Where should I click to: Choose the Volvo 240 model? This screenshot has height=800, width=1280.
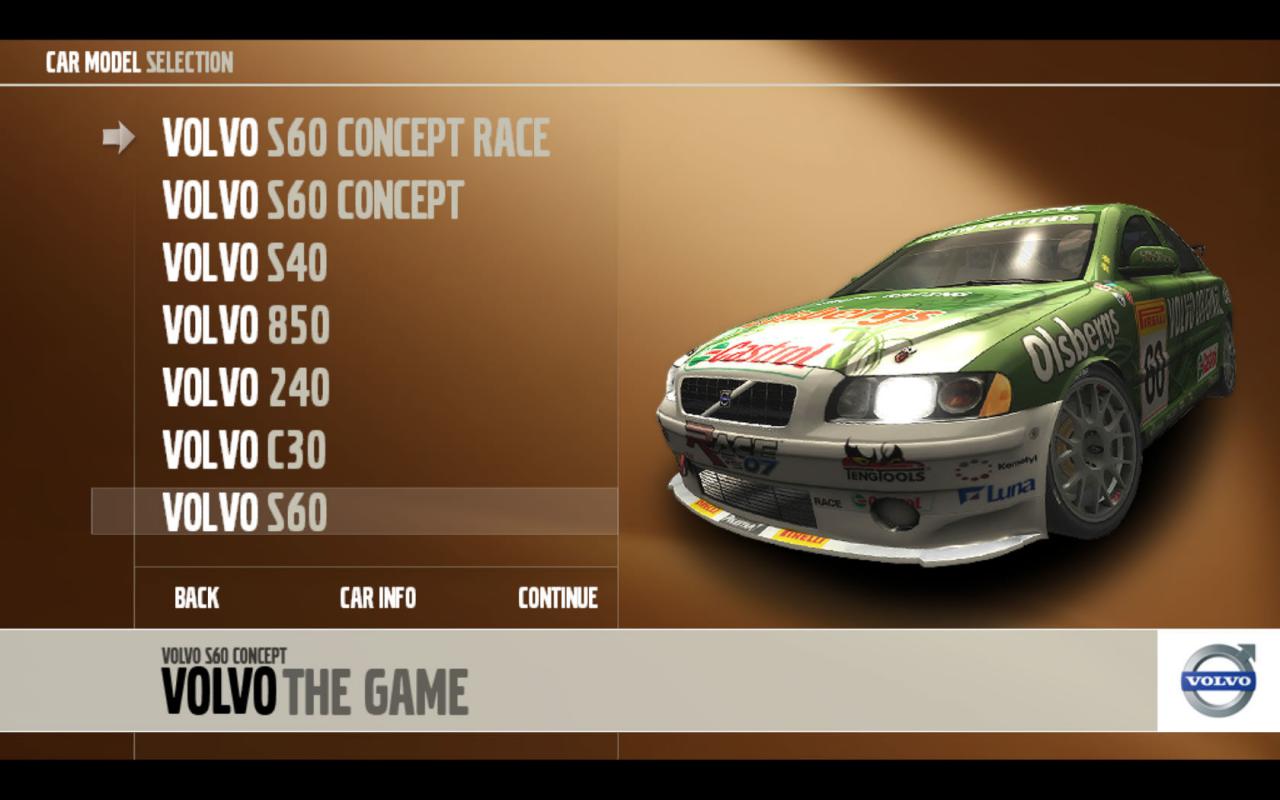click(246, 388)
